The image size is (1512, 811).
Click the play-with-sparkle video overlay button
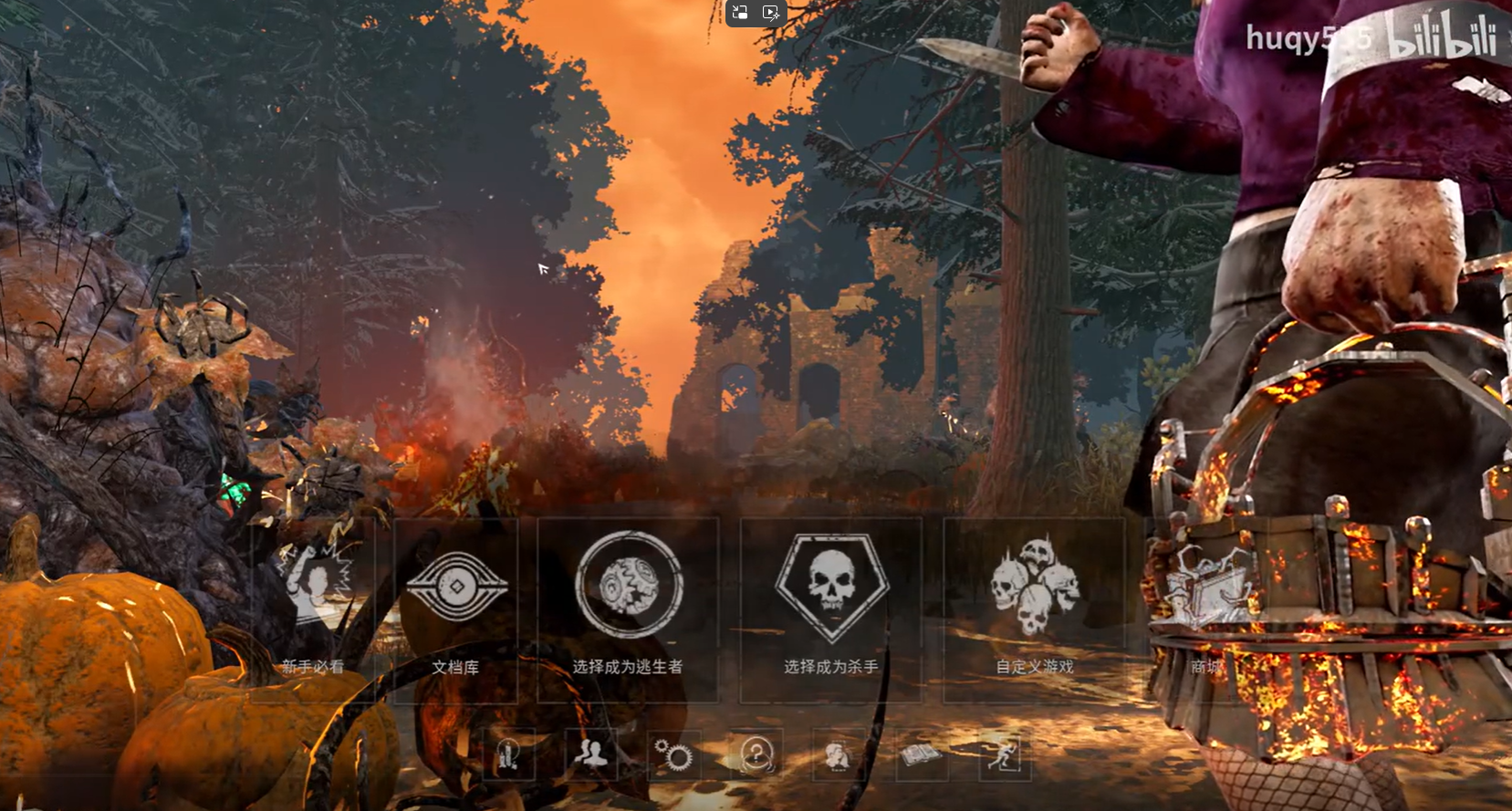(771, 13)
